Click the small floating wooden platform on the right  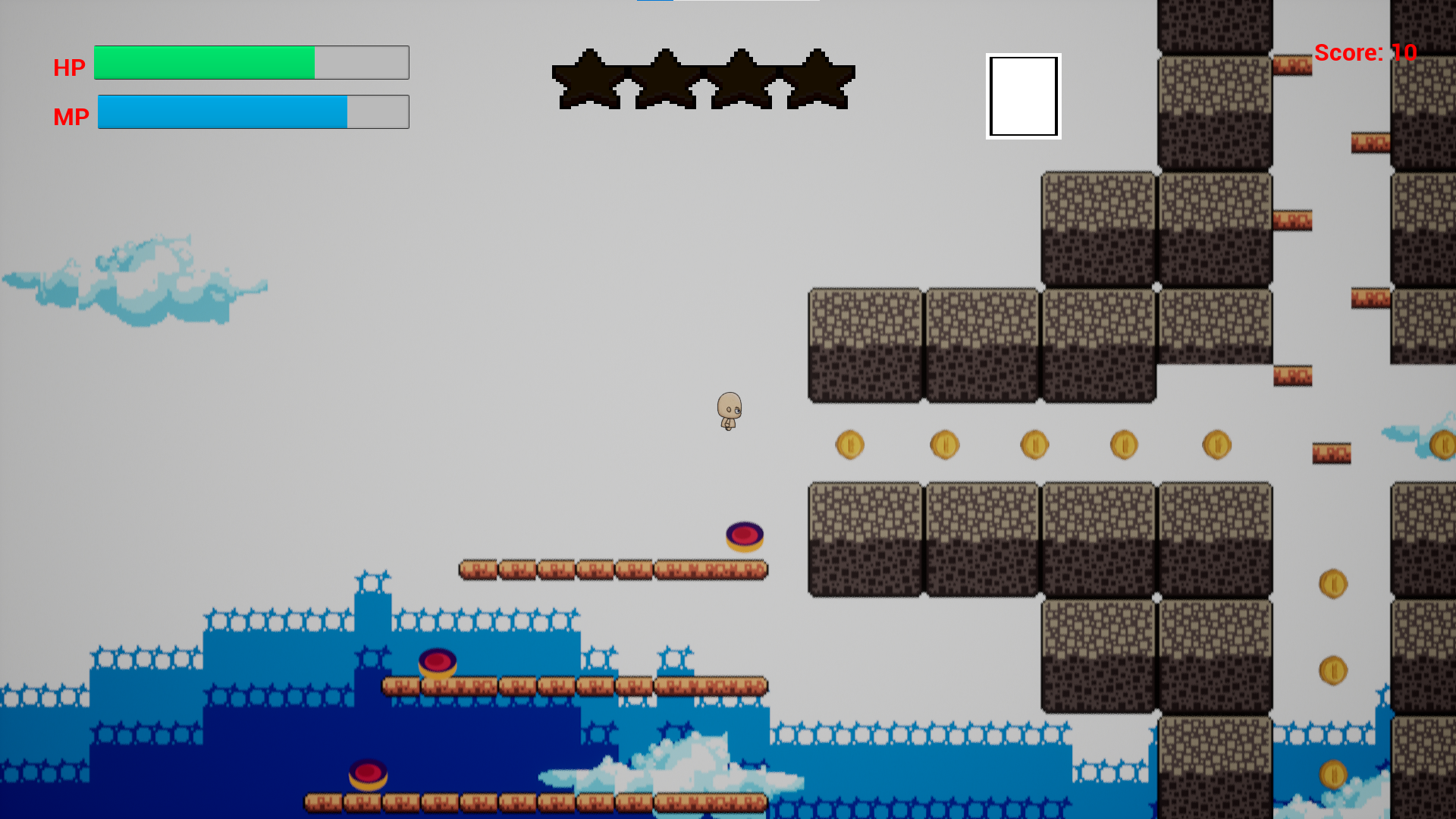pos(1331,453)
